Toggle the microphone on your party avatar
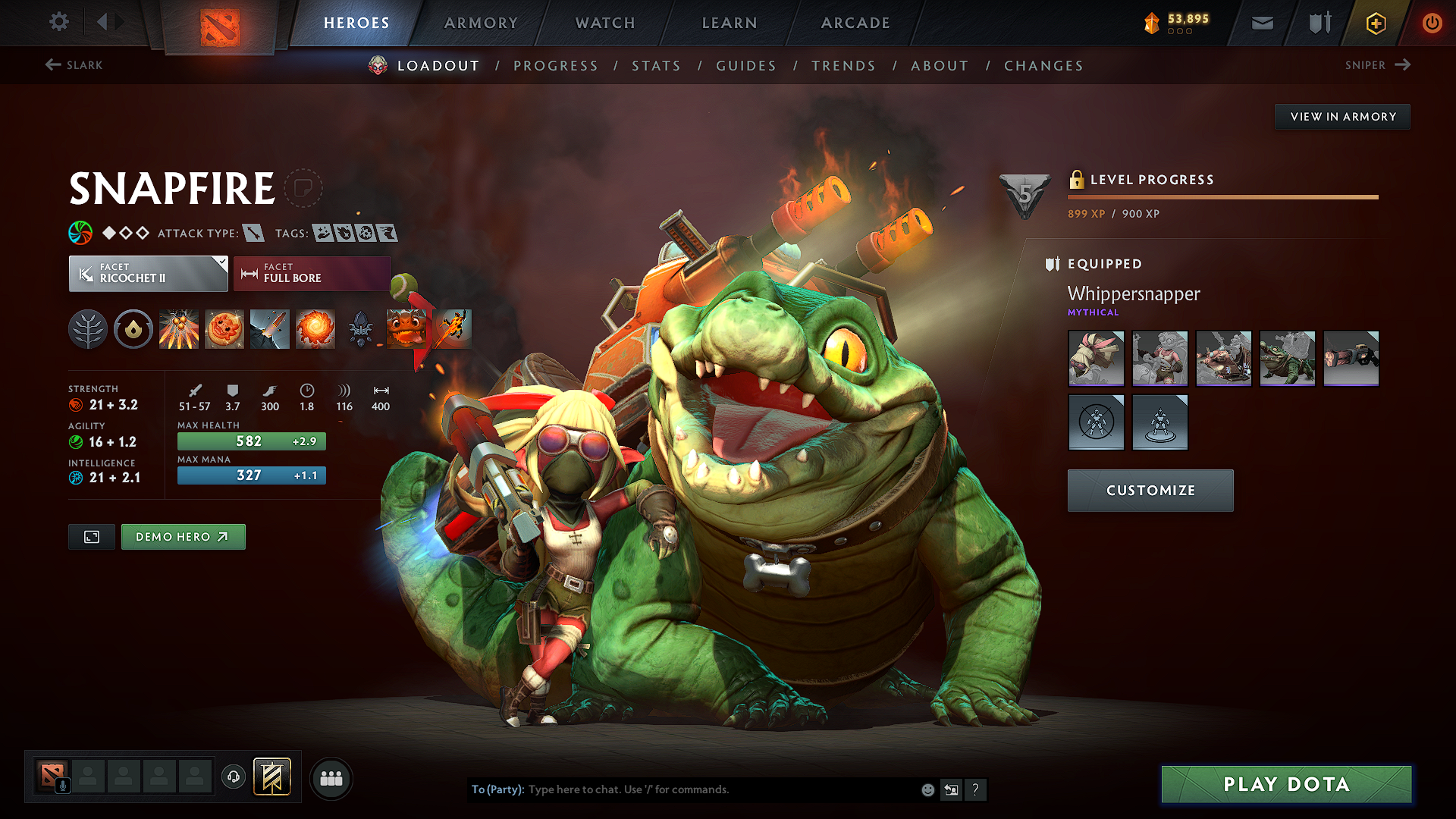Screen dimensions: 1456x819 pyautogui.click(x=62, y=784)
